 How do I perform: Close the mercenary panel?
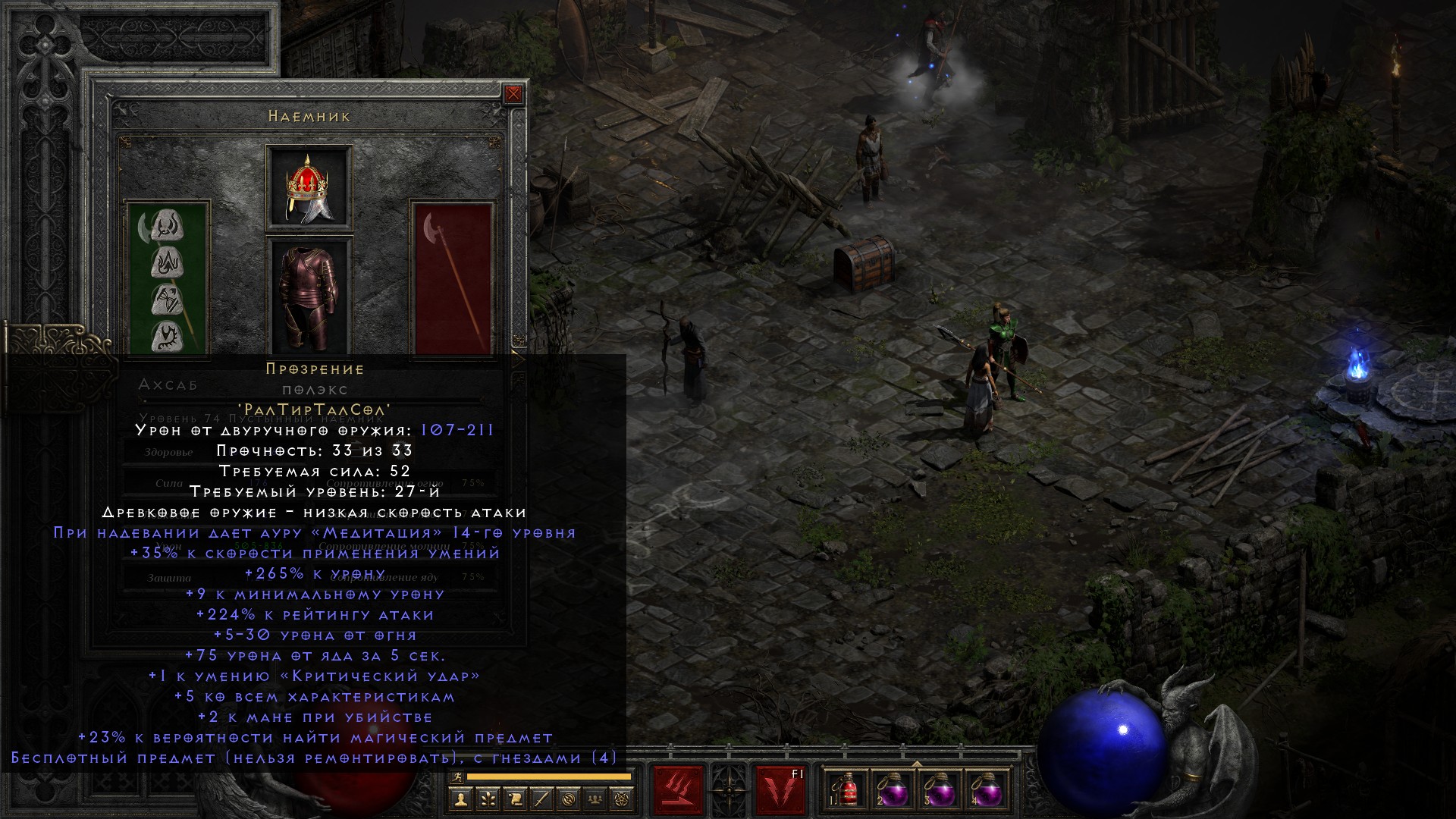pyautogui.click(x=513, y=94)
